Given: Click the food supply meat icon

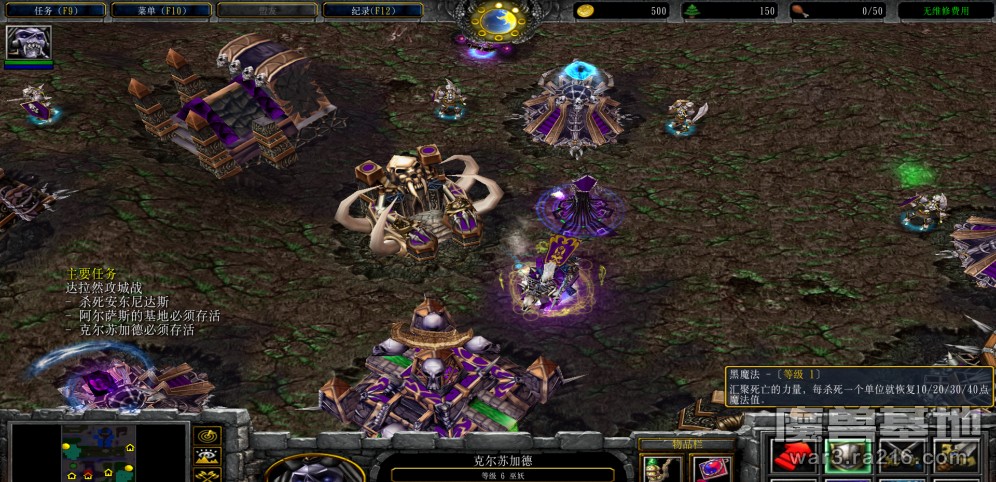Looking at the screenshot, I should coord(800,11).
